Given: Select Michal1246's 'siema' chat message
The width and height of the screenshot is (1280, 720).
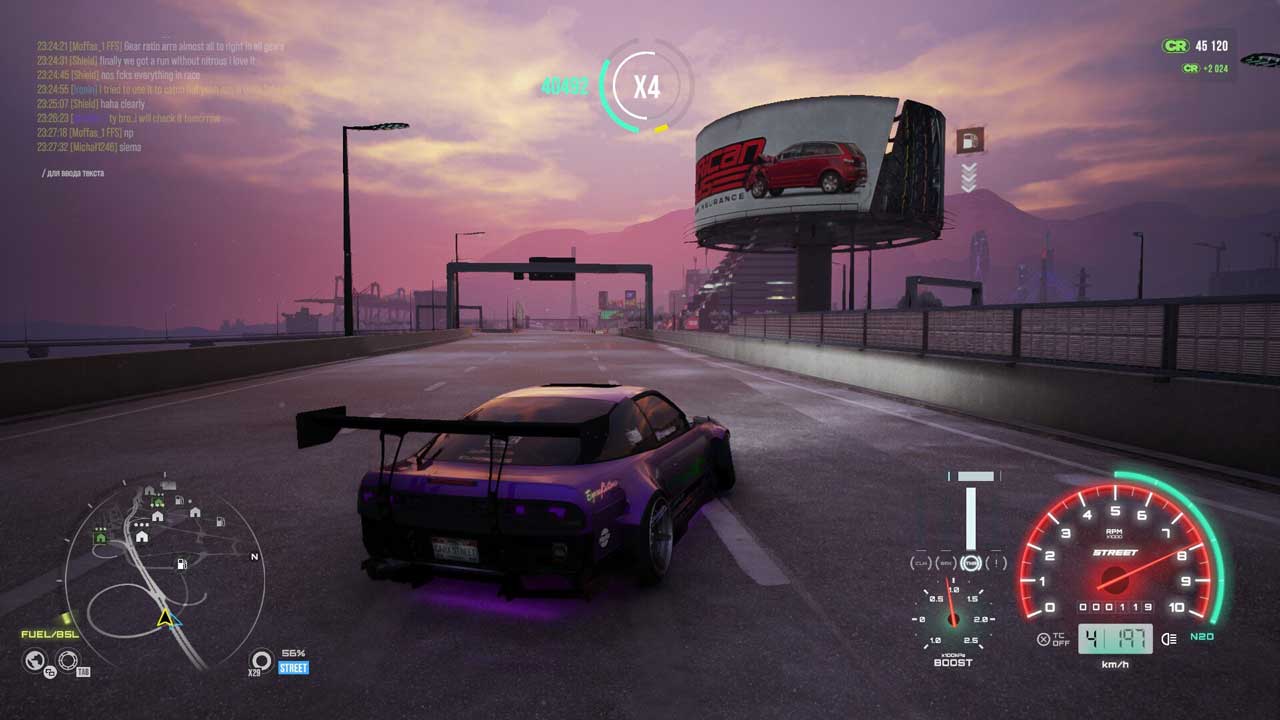Looking at the screenshot, I should 89,147.
